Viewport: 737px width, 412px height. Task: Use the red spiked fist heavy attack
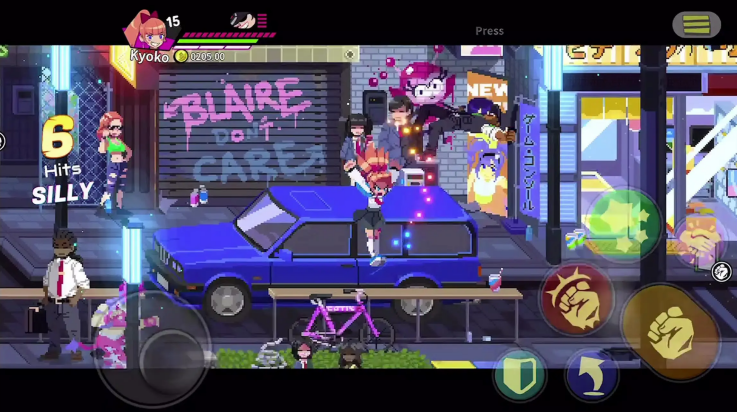[577, 297]
